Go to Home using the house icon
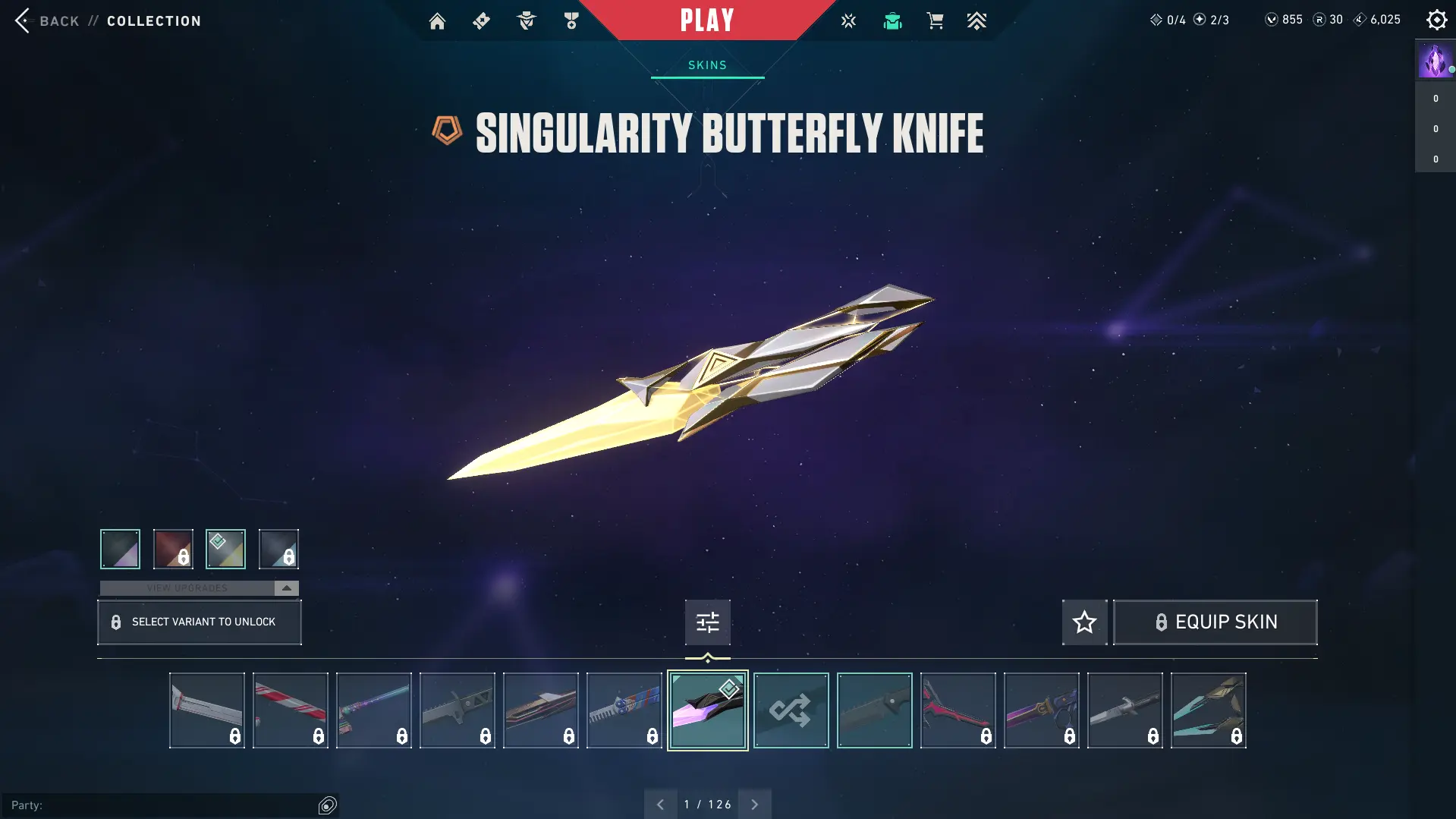The height and width of the screenshot is (819, 1456). (x=437, y=20)
